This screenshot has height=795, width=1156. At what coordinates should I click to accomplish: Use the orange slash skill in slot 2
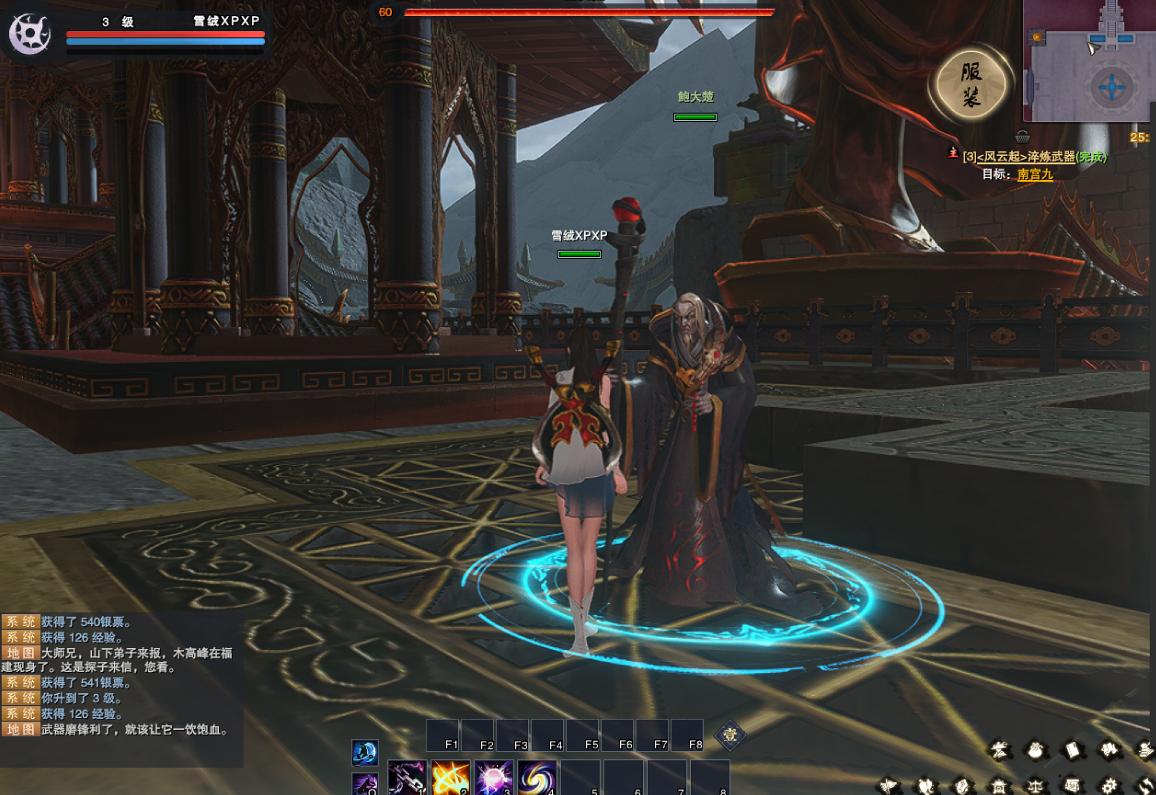pos(450,778)
